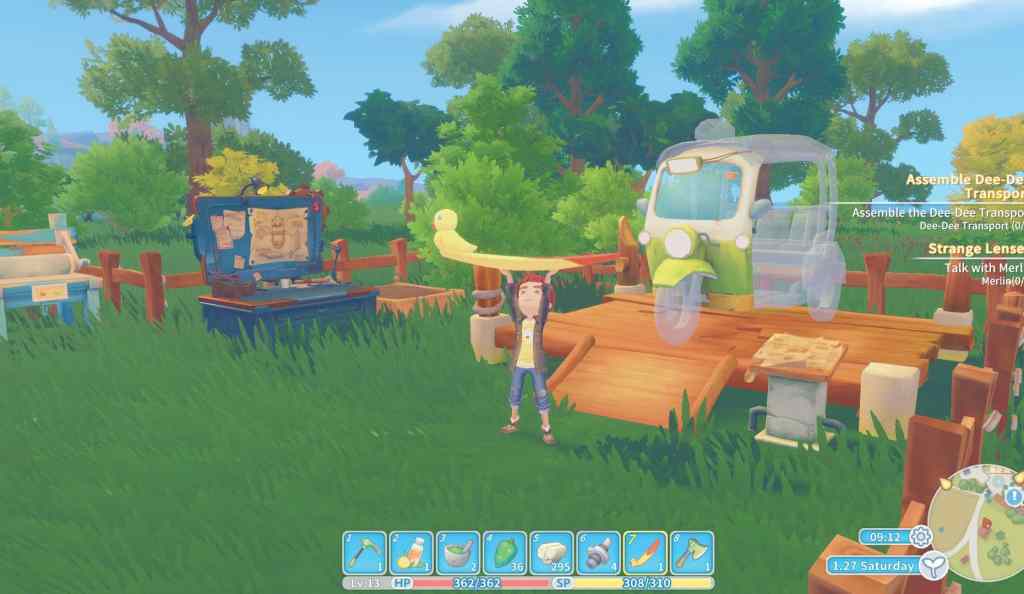Click the gear icon beside the clock
This screenshot has height=594, width=1024.
[x=920, y=537]
